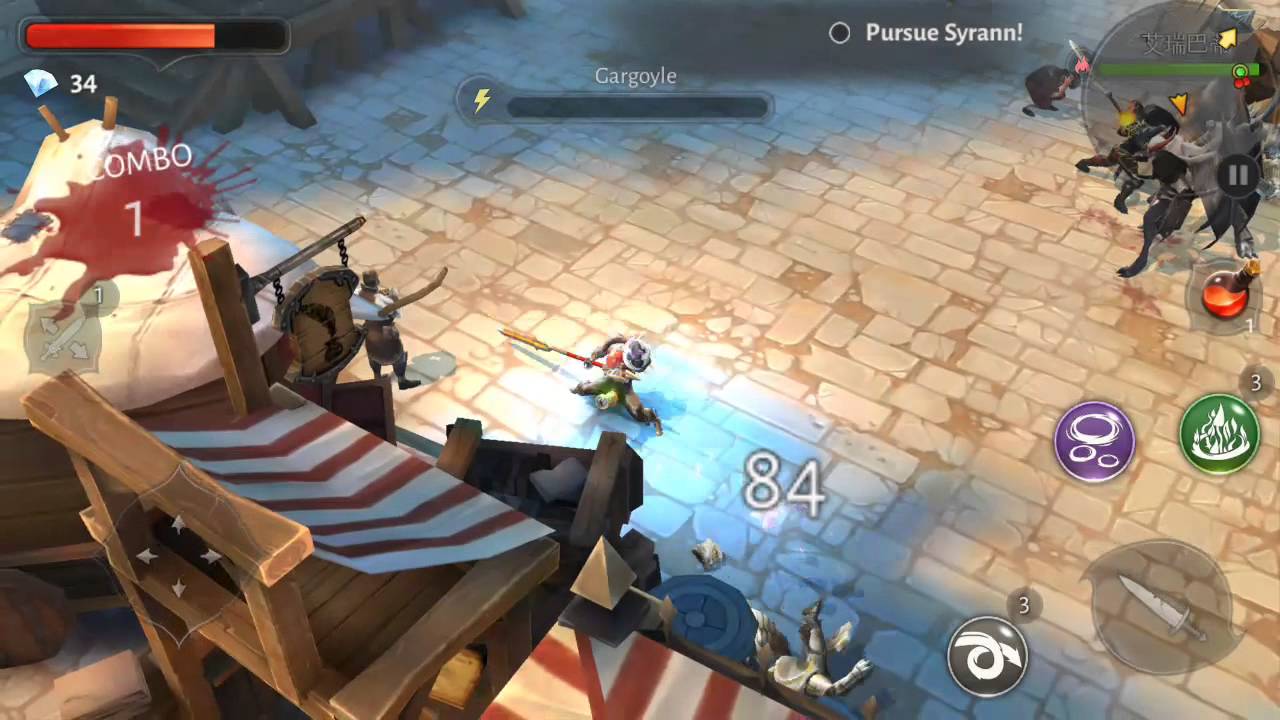Tap the crossed swords weapon-swap icon
This screenshot has width=1280, height=720.
[x=62, y=337]
